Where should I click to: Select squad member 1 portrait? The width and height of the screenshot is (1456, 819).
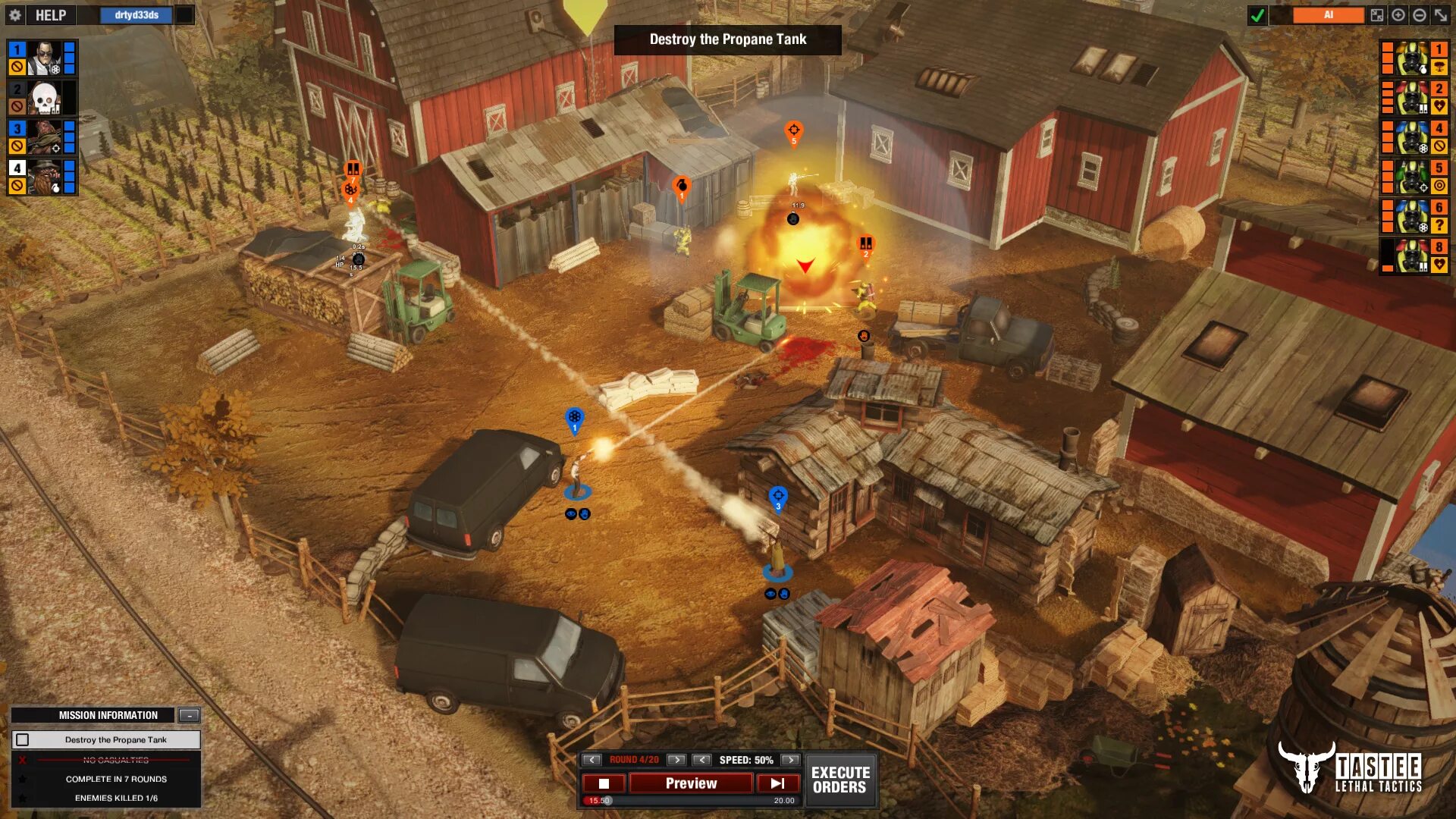44,58
